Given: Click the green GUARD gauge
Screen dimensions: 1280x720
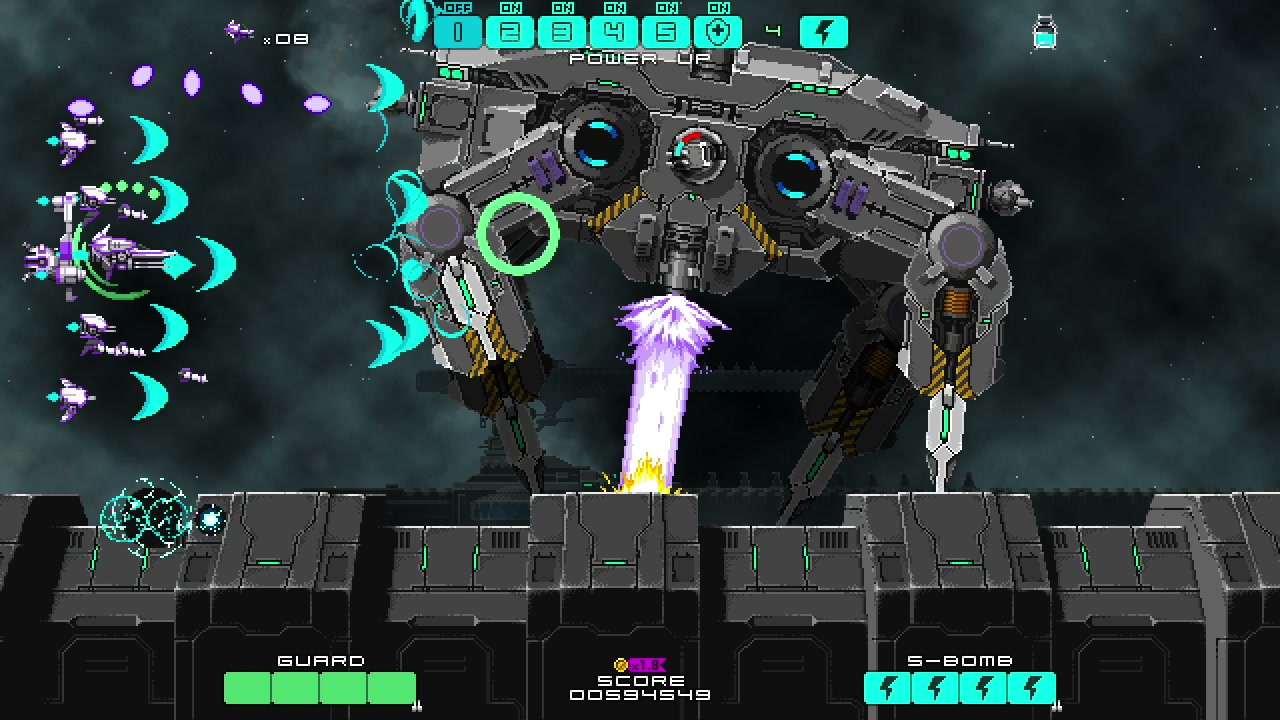Looking at the screenshot, I should [x=320, y=689].
